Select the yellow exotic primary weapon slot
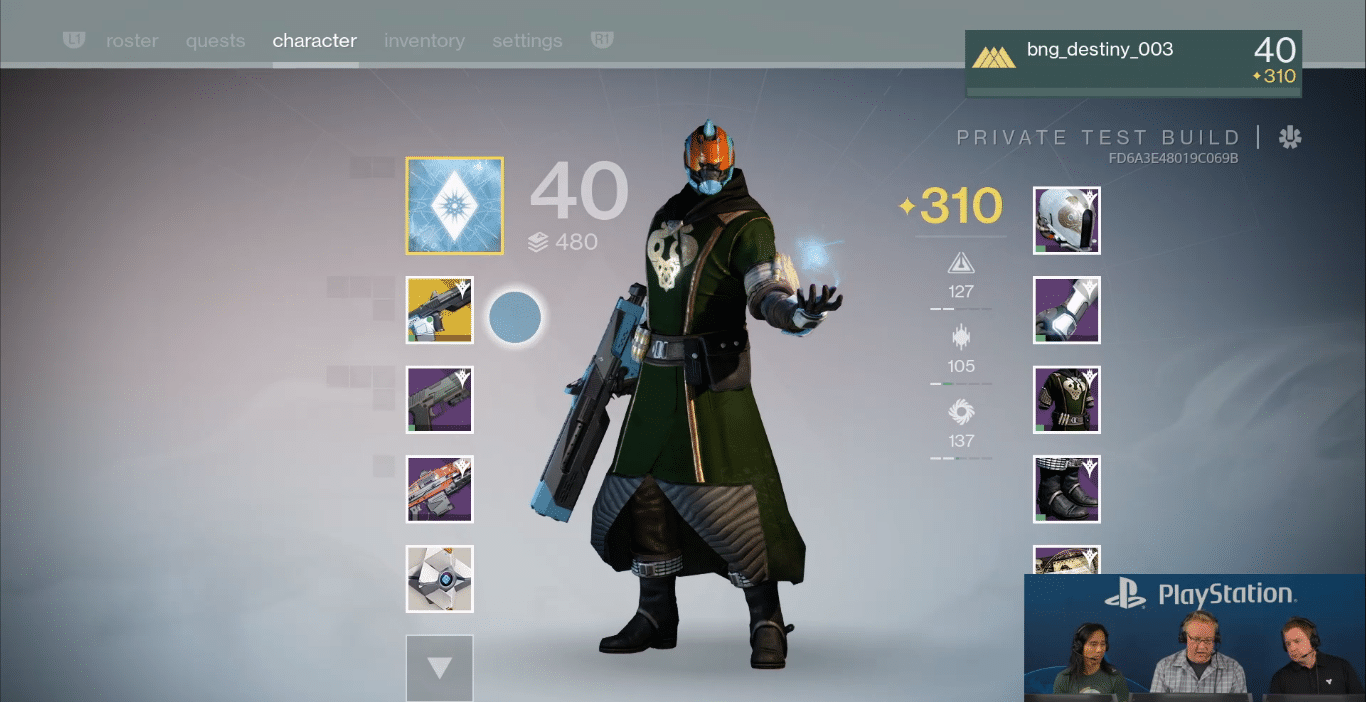Screen dimensions: 1366x702 [x=440, y=310]
